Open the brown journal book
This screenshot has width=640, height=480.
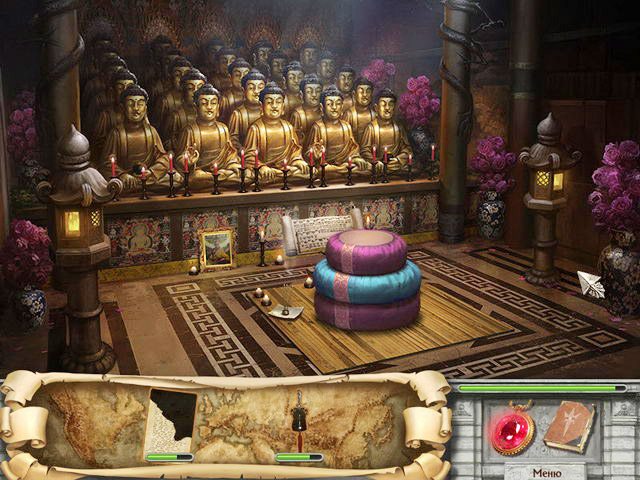[570, 426]
